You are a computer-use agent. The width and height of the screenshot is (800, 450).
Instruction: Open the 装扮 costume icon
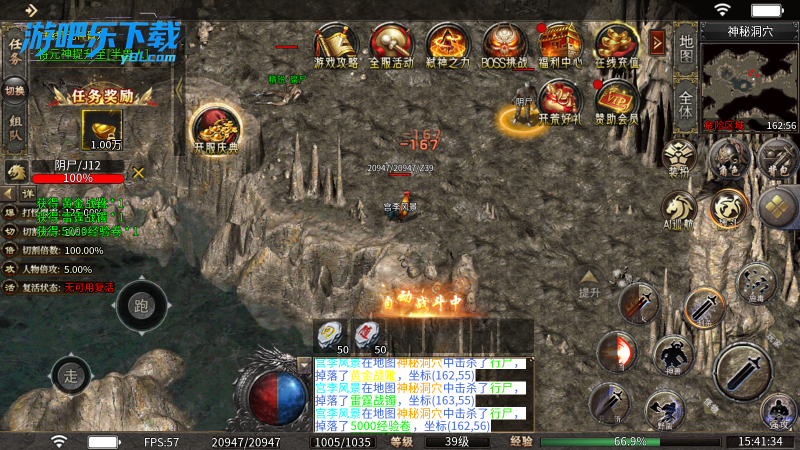pos(679,158)
